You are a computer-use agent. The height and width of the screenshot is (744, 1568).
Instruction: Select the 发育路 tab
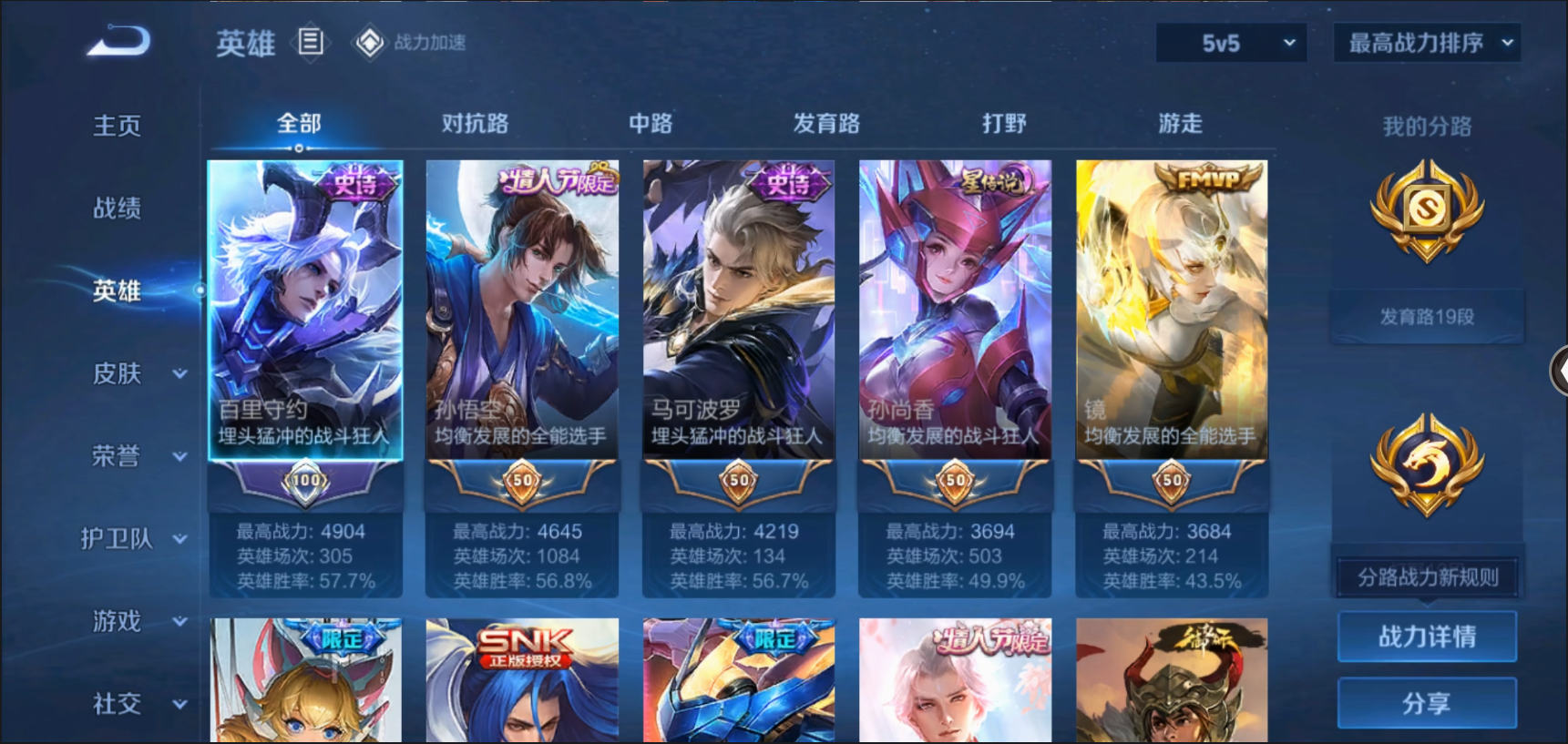point(826,124)
